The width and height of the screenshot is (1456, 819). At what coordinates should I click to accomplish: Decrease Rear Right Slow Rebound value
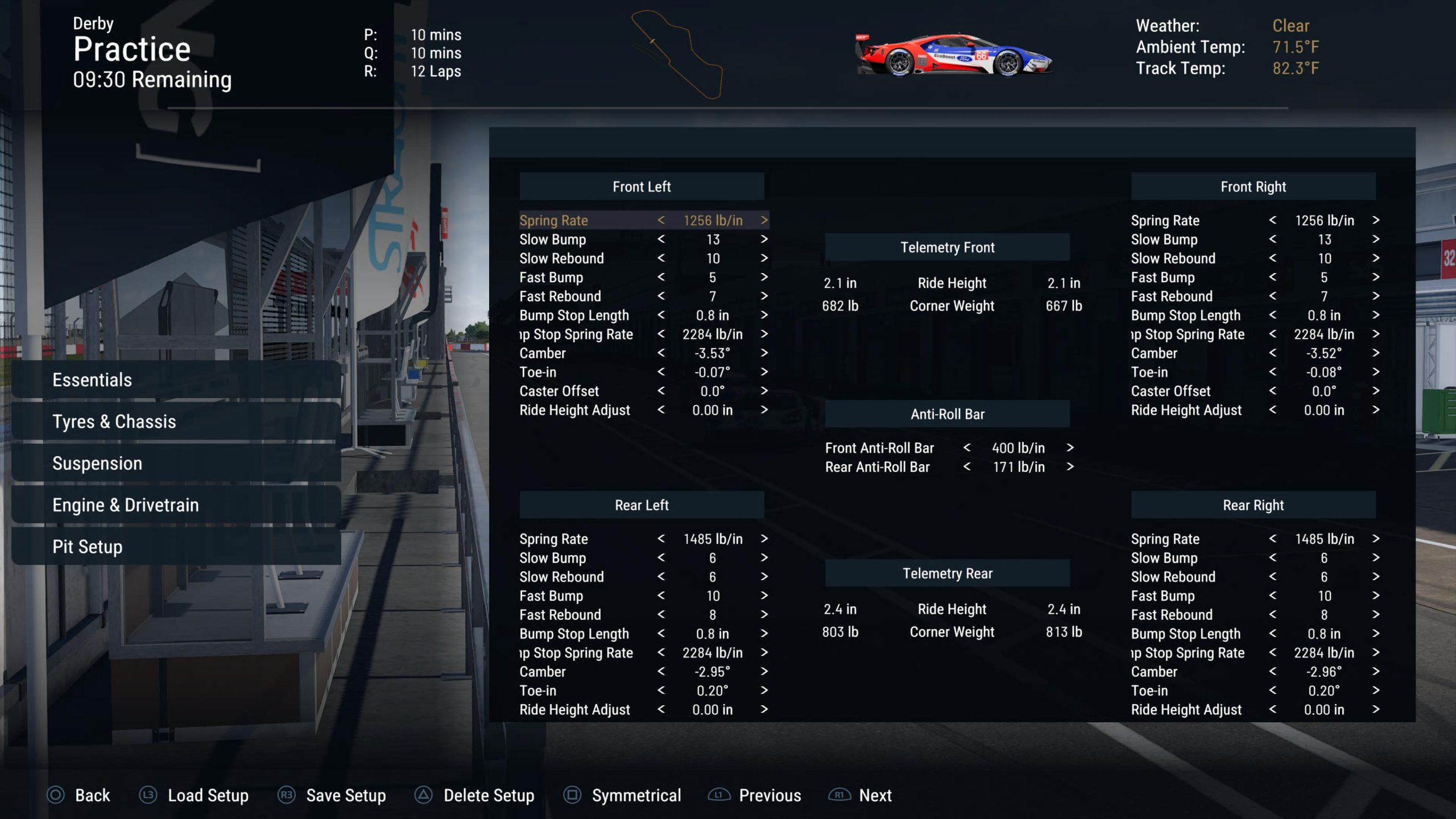pos(1272,577)
